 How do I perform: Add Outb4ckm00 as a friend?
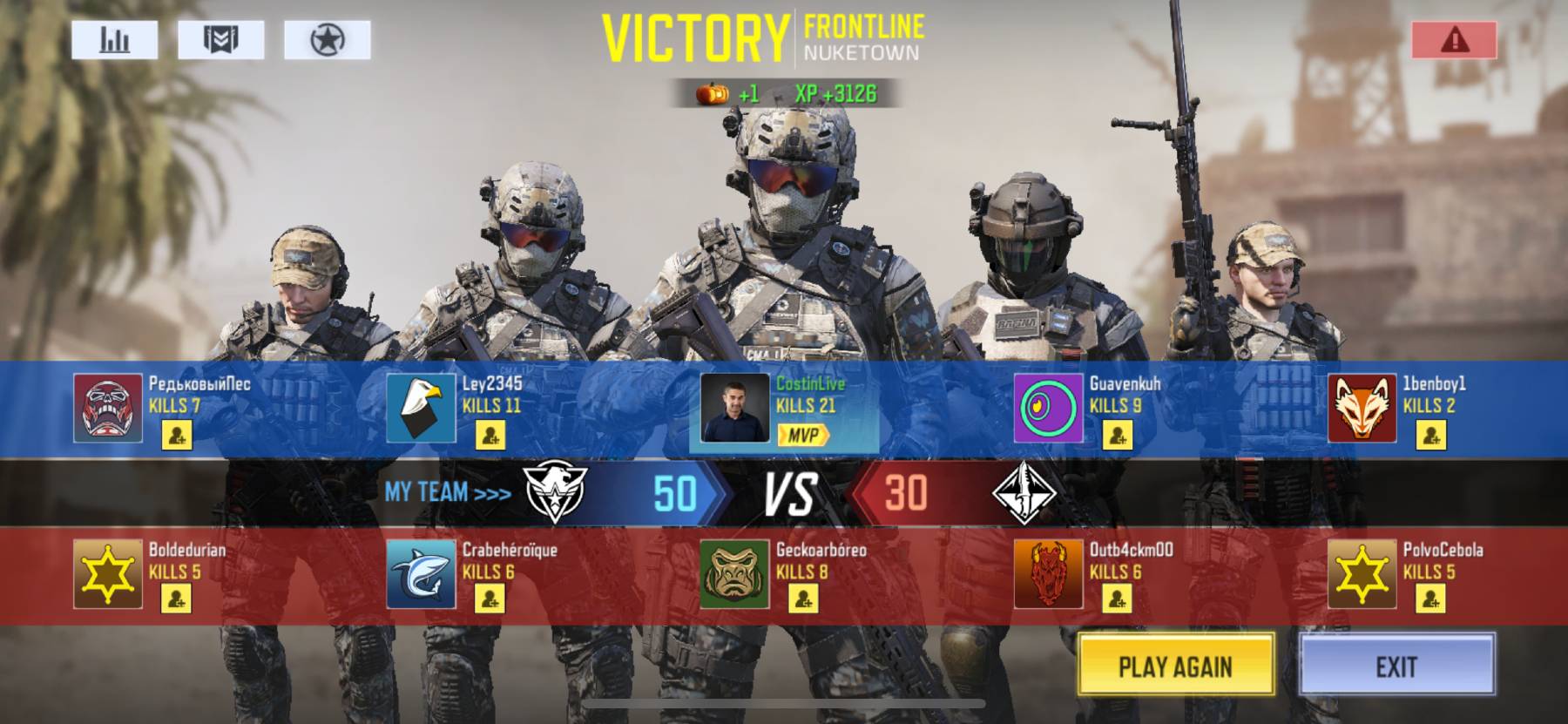[x=1118, y=599]
